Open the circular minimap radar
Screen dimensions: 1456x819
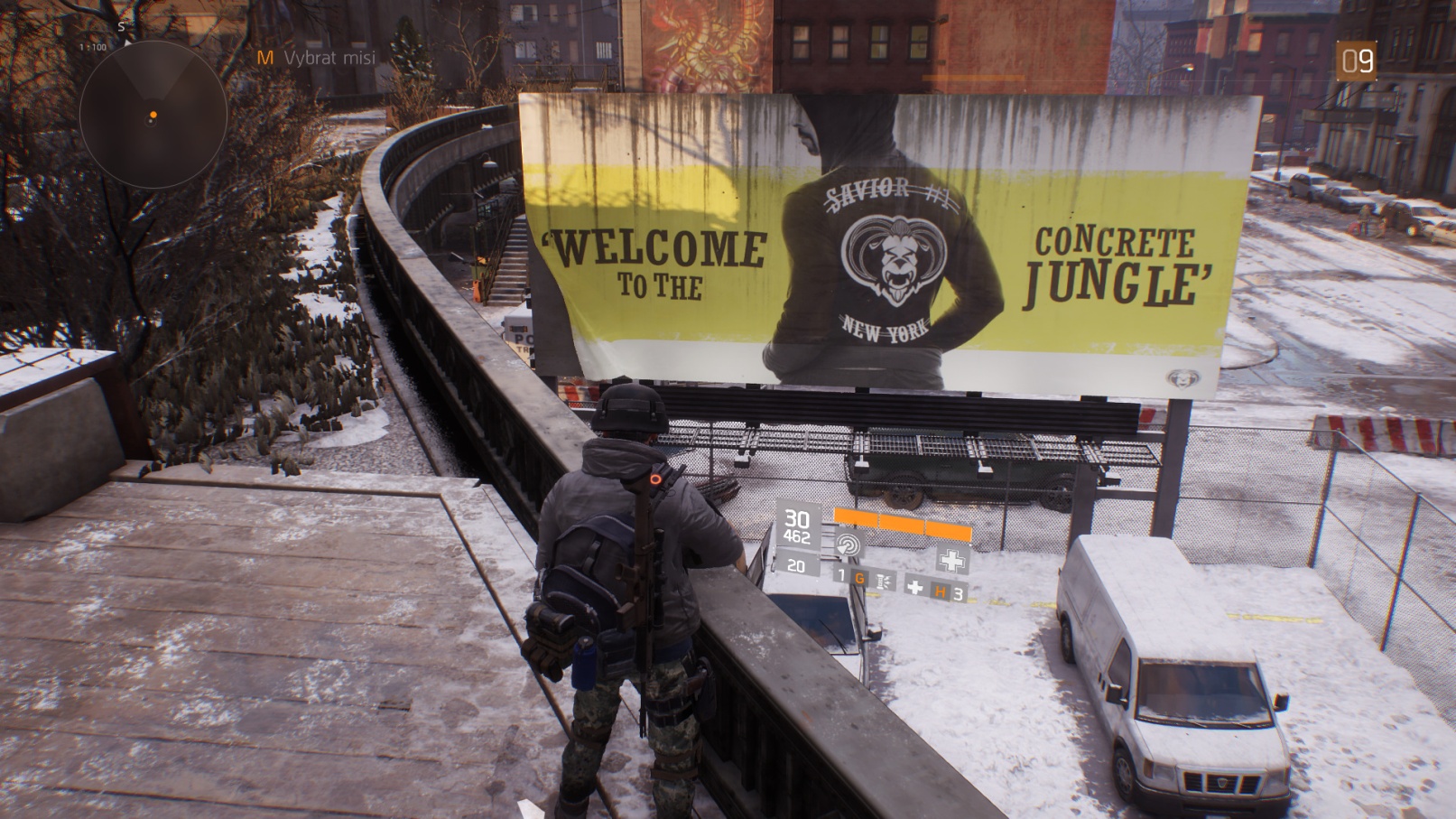coord(153,115)
